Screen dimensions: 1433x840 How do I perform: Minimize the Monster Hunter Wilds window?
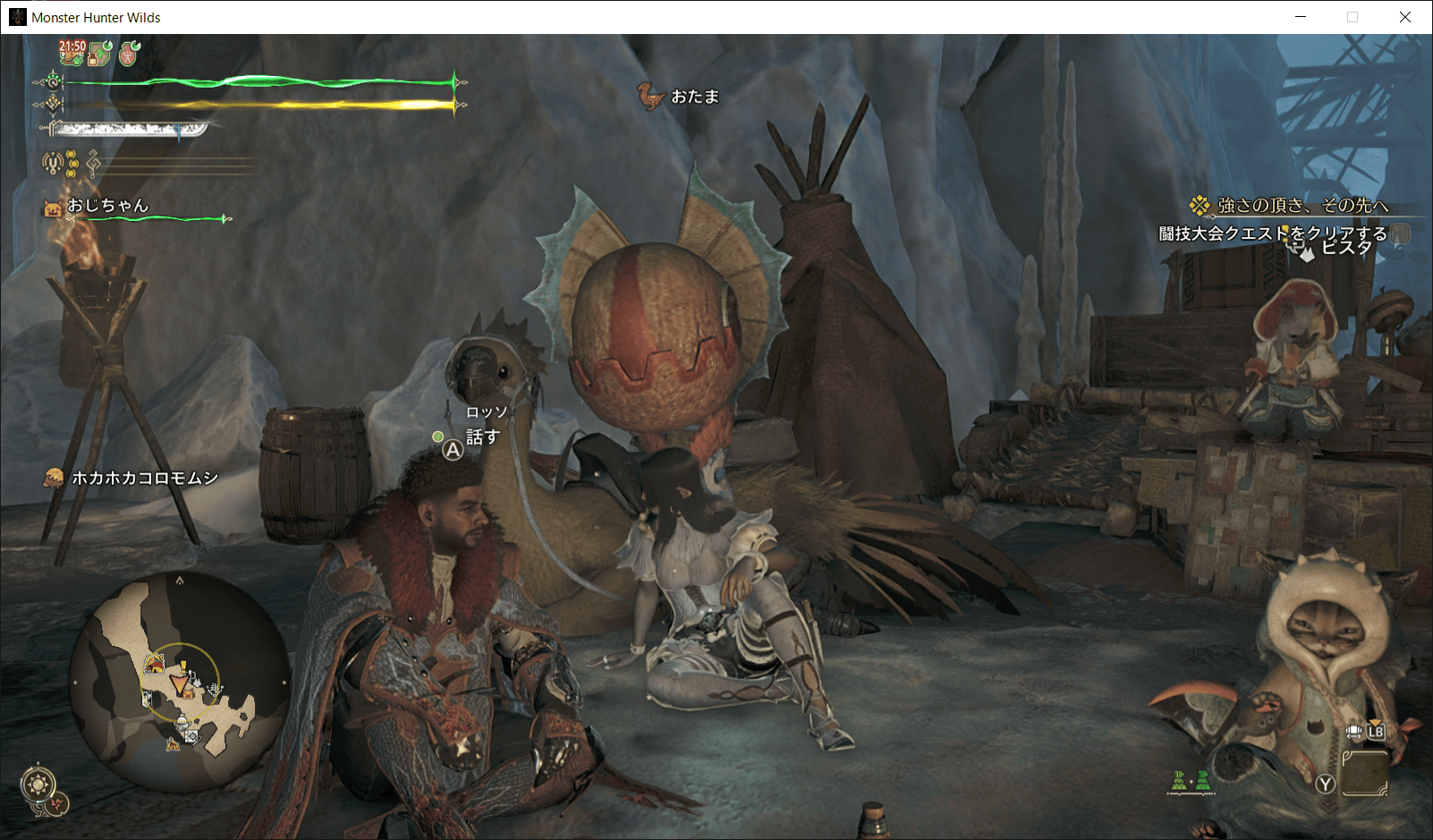1301,17
